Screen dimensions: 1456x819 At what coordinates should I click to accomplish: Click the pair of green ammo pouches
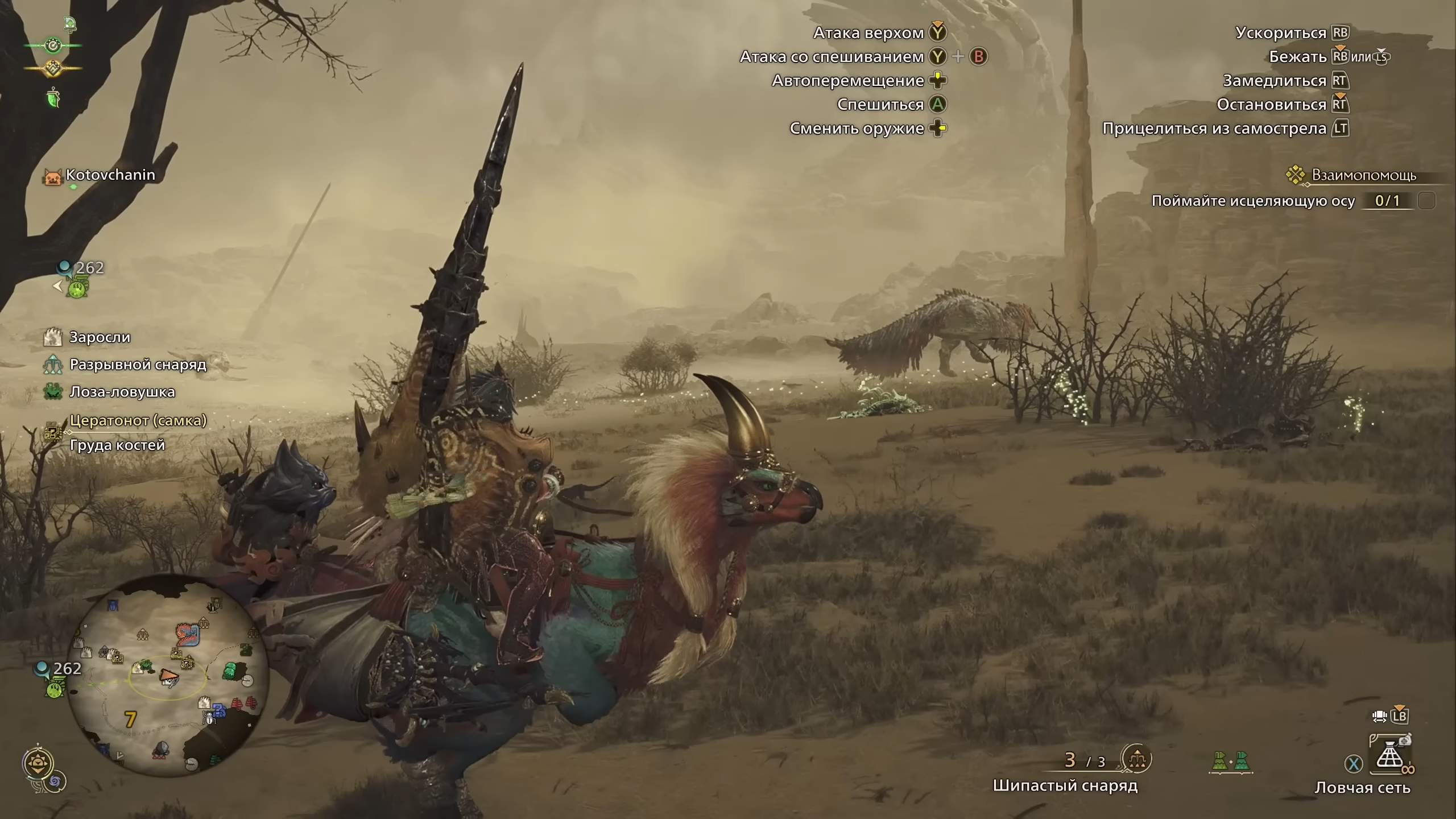click(x=1230, y=762)
